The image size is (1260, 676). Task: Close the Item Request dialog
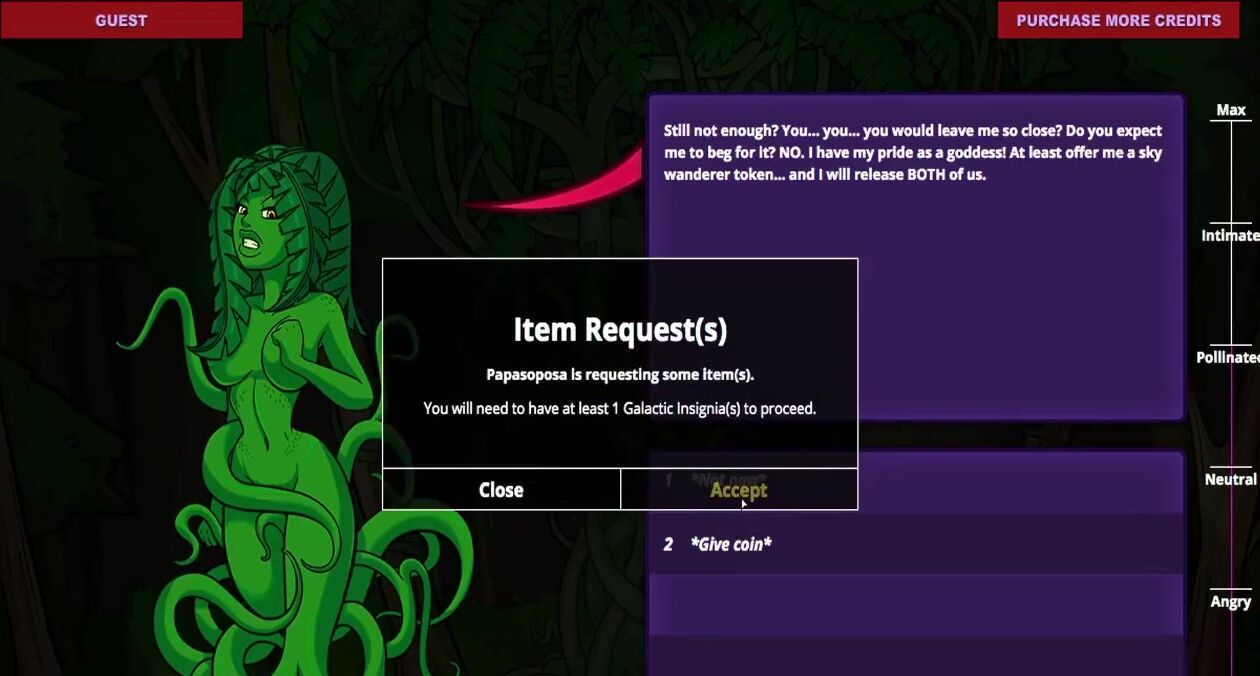tap(501, 489)
